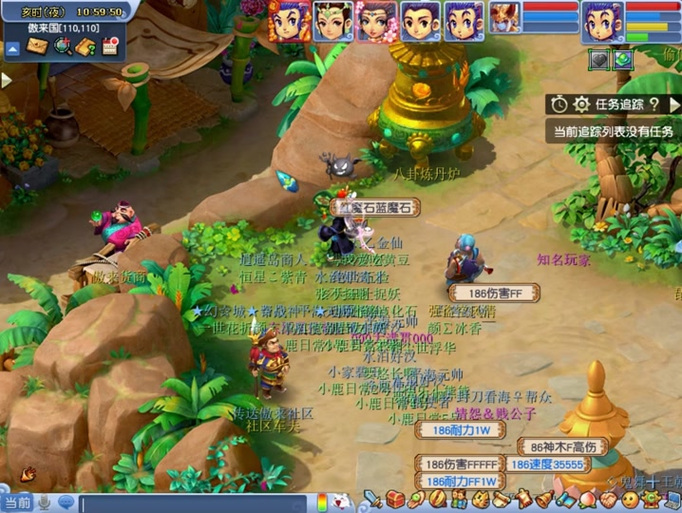Open the sword attack icon in bottom toolbar

coord(373,499)
